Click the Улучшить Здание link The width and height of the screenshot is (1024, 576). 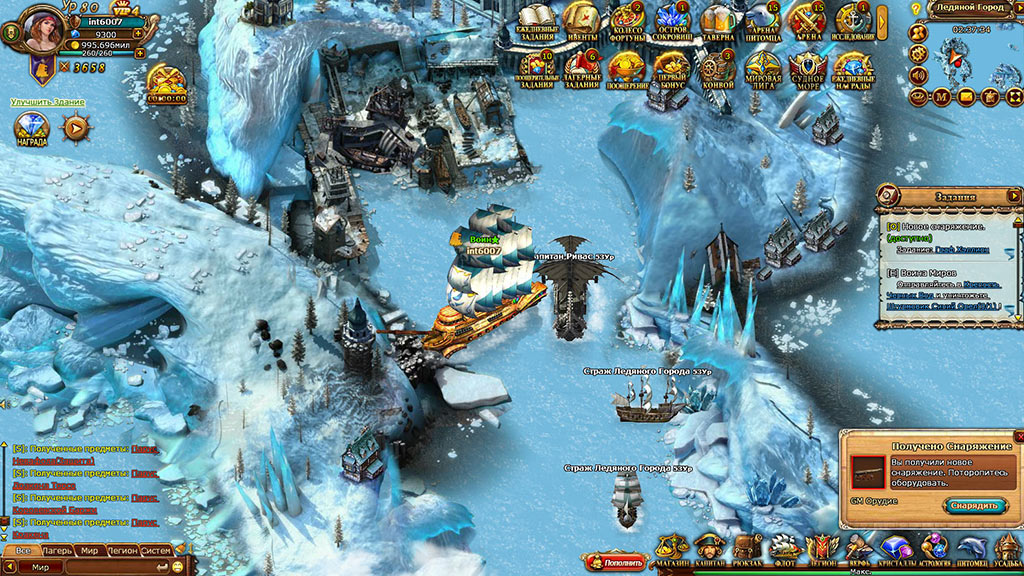(x=47, y=102)
